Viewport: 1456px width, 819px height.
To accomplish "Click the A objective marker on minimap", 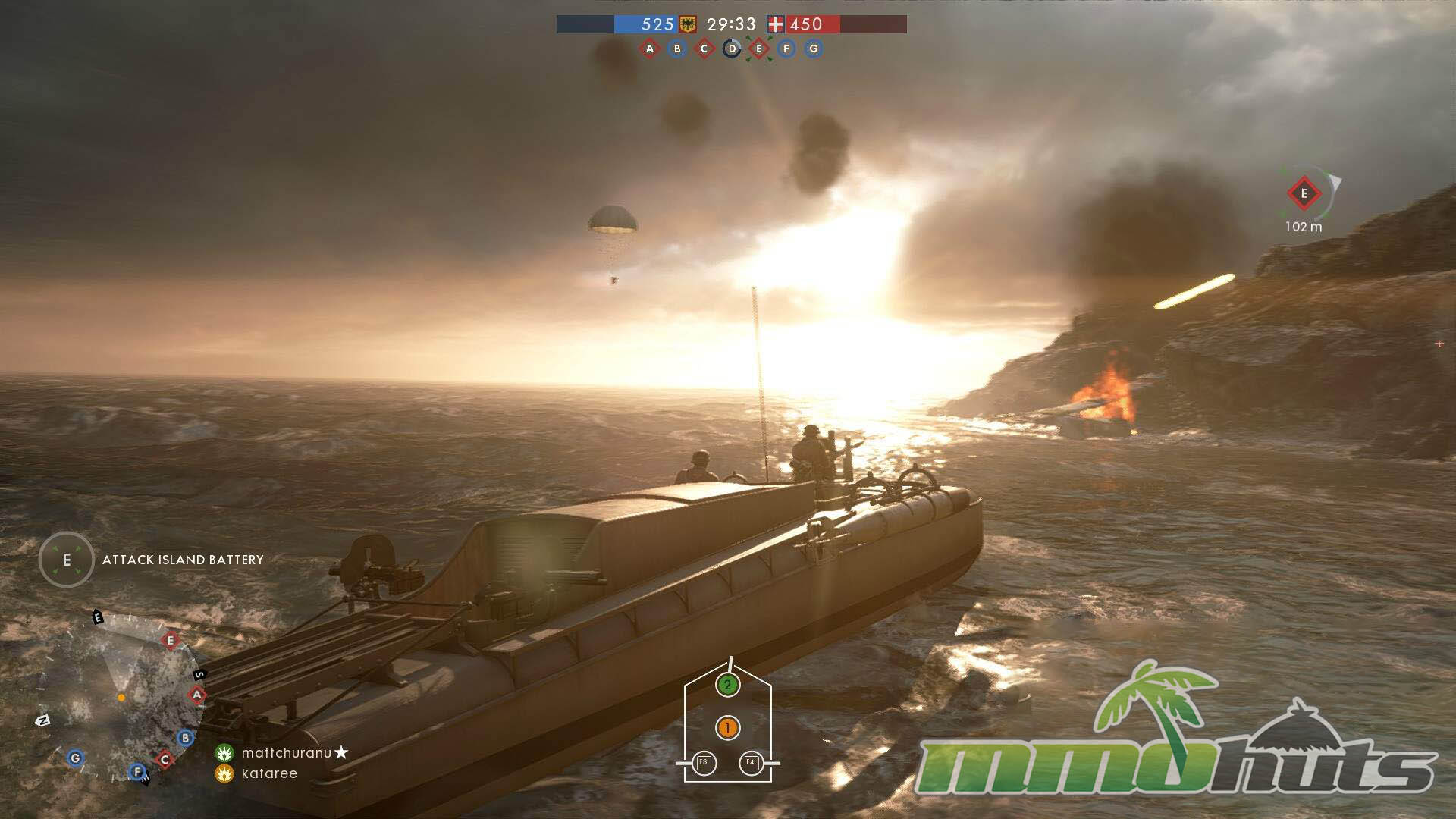I will pyautogui.click(x=197, y=695).
